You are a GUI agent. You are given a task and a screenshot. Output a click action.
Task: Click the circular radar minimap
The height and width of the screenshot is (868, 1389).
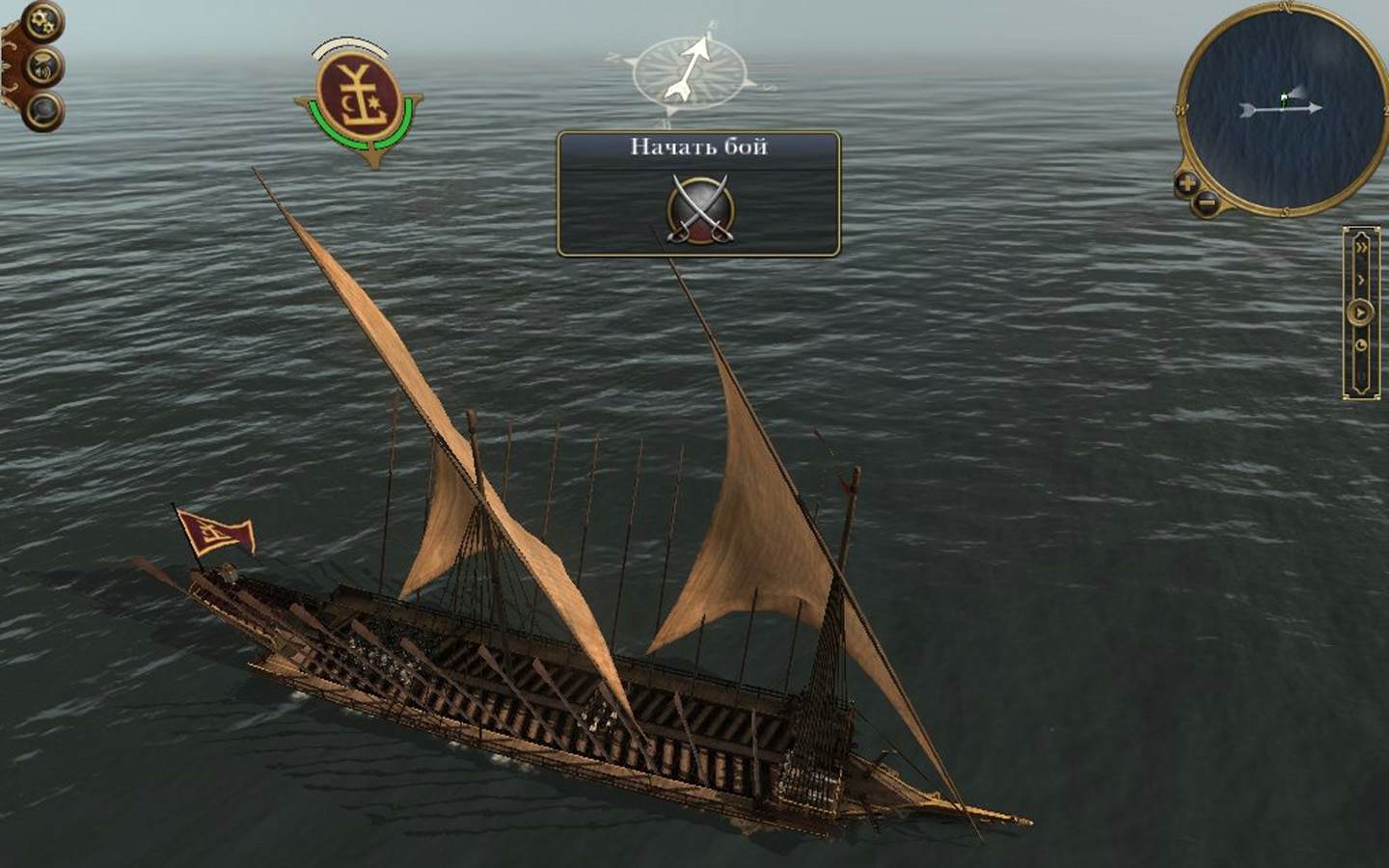tap(1279, 108)
